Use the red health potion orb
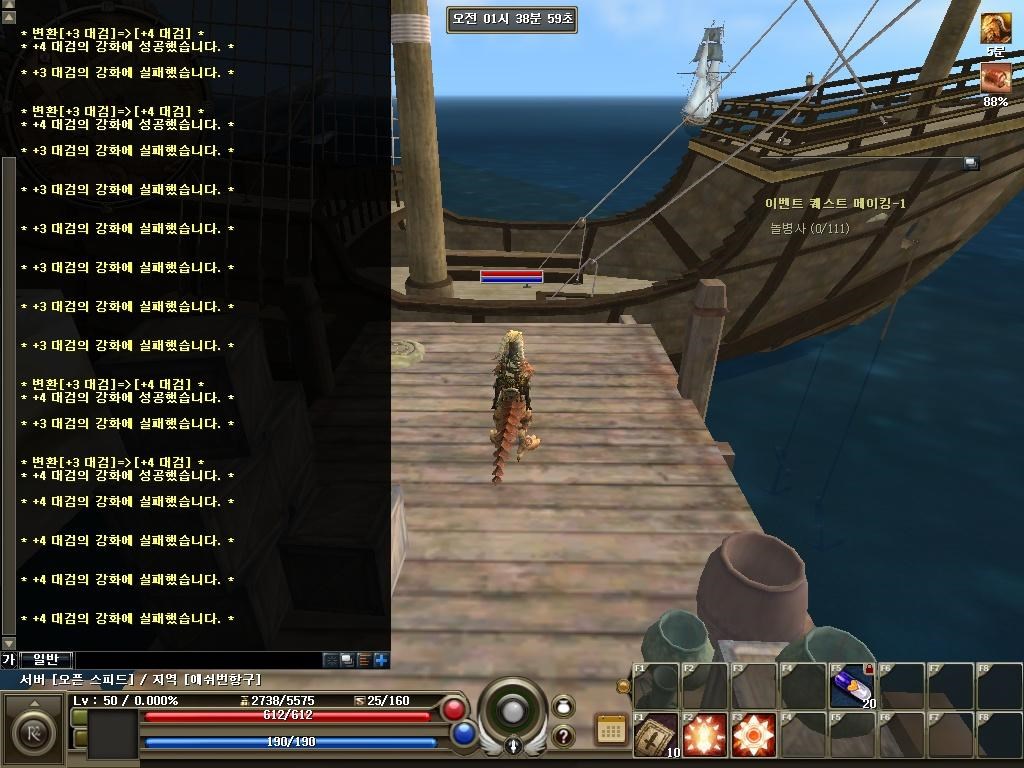The width and height of the screenshot is (1024, 768). click(454, 709)
